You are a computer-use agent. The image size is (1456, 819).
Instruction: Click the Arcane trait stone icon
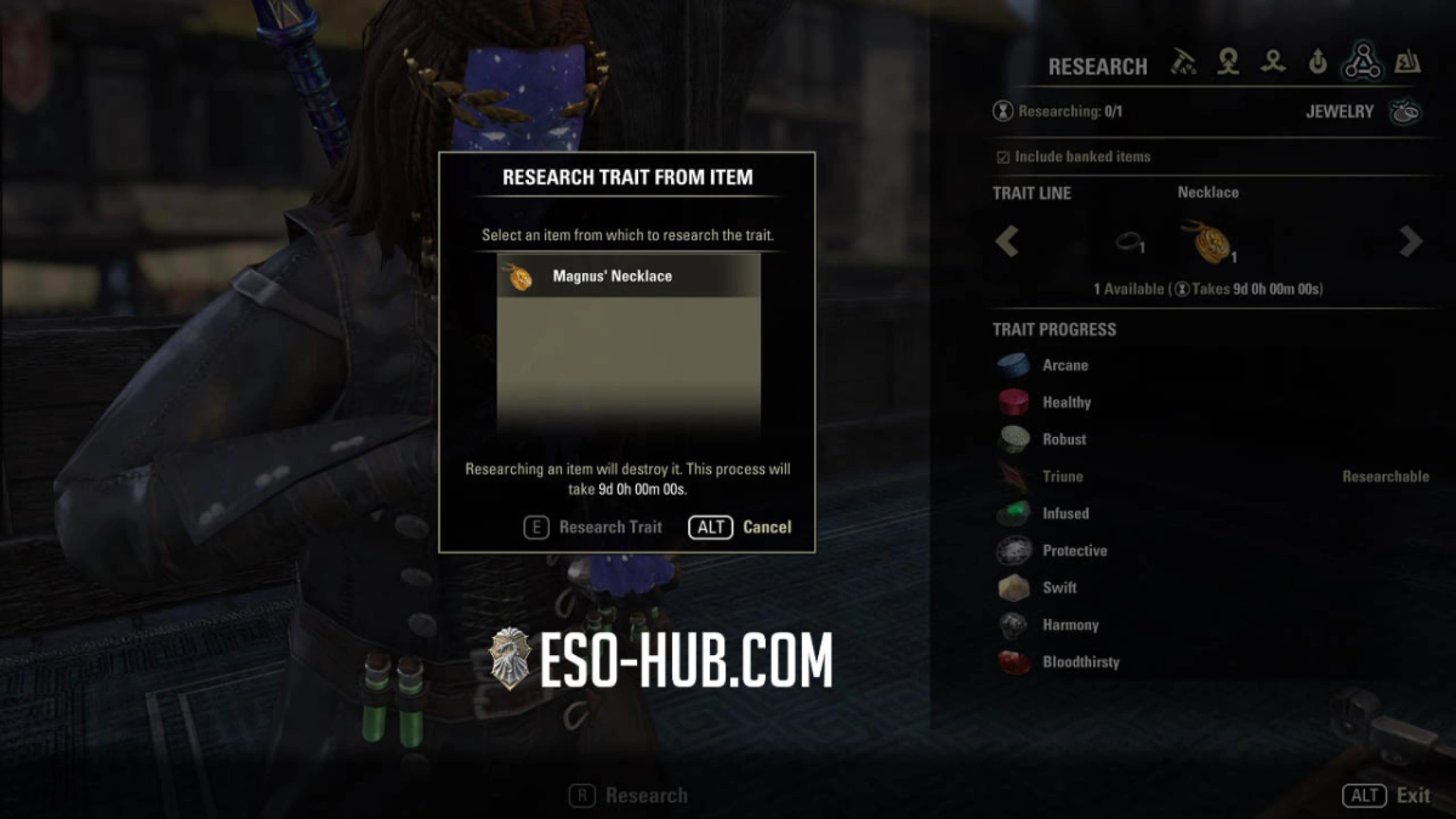[x=1013, y=364]
